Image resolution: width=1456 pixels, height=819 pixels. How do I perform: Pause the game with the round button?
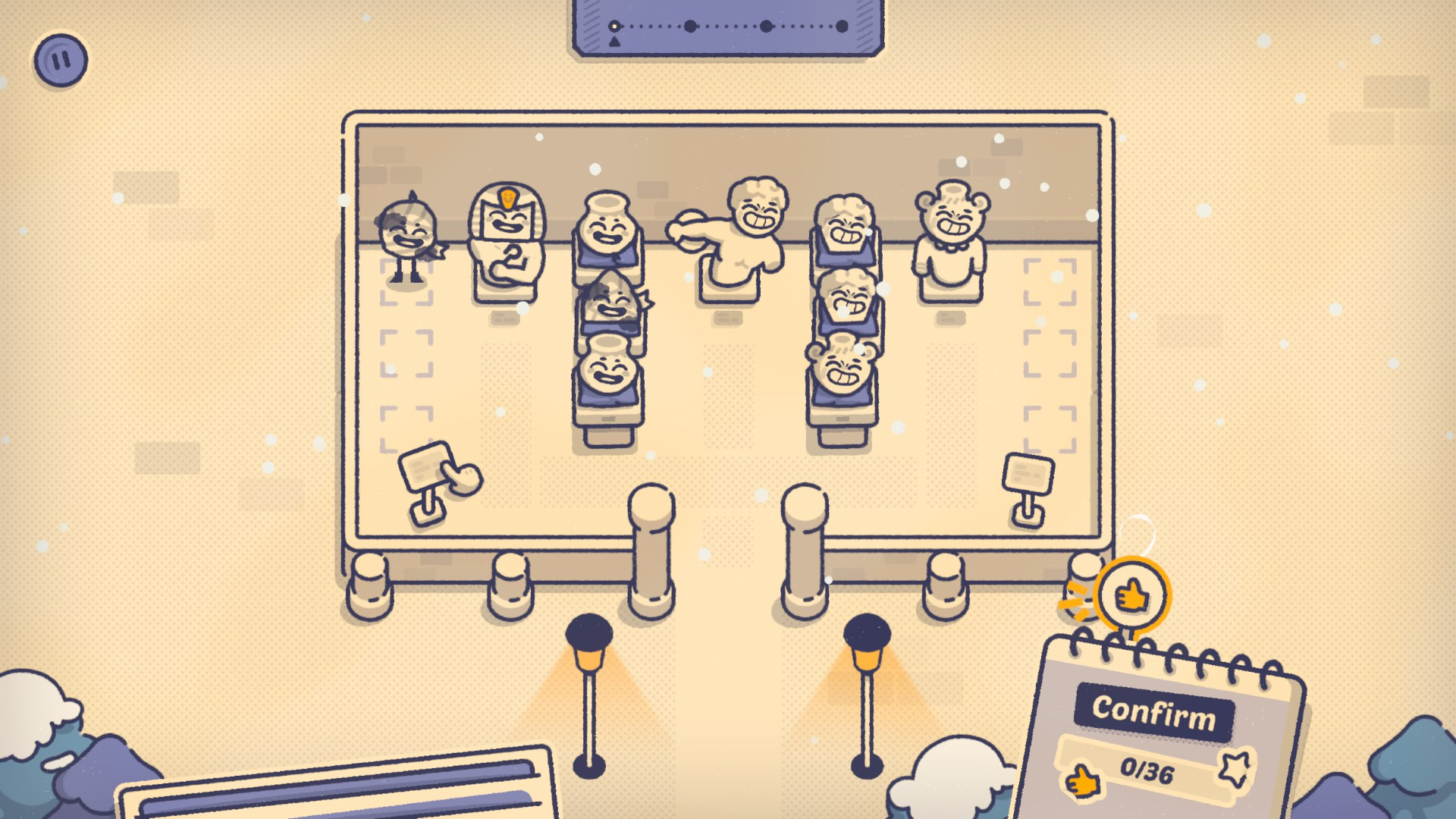coord(61,60)
